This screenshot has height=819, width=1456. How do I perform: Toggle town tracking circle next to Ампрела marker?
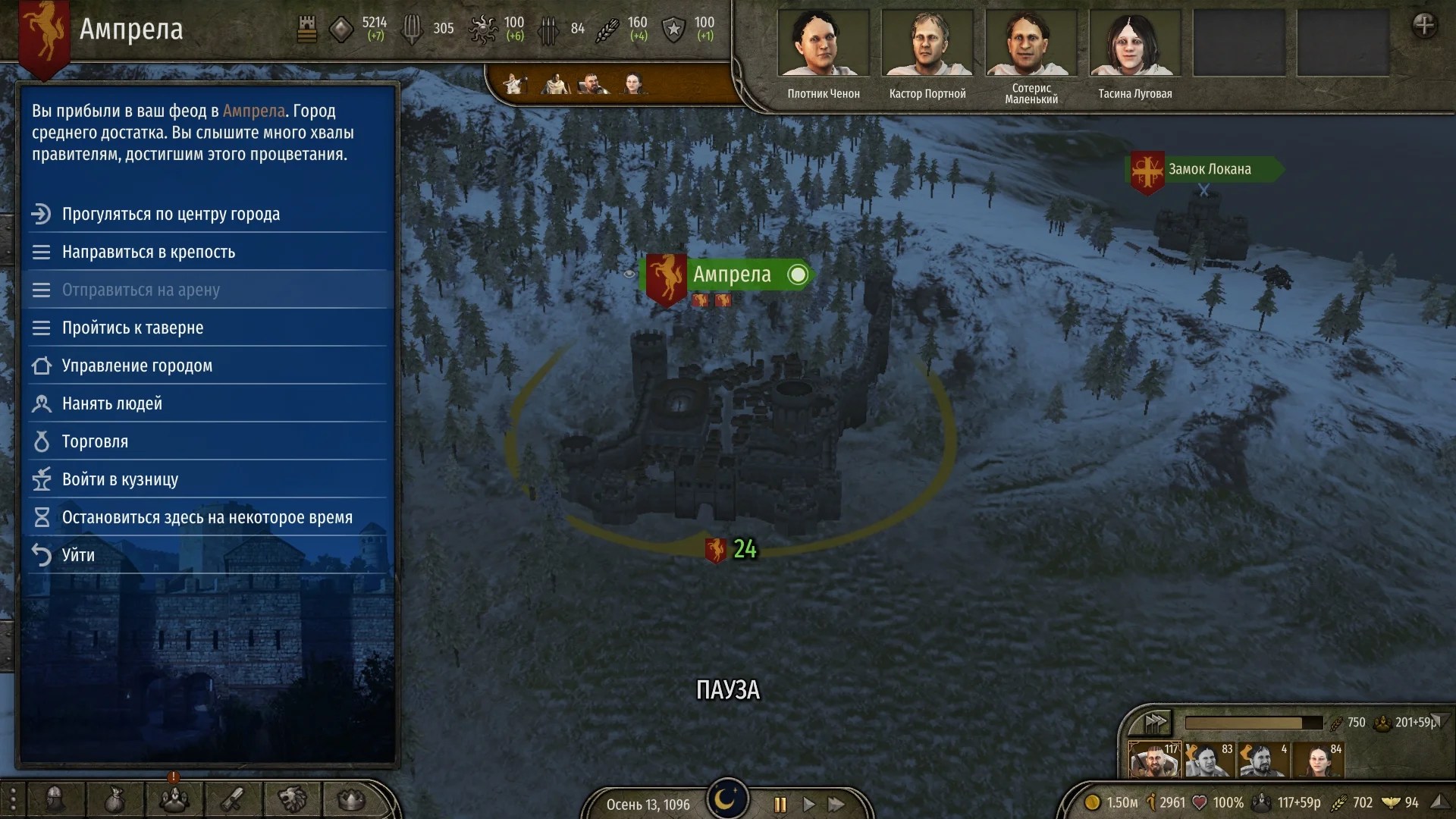(x=798, y=275)
